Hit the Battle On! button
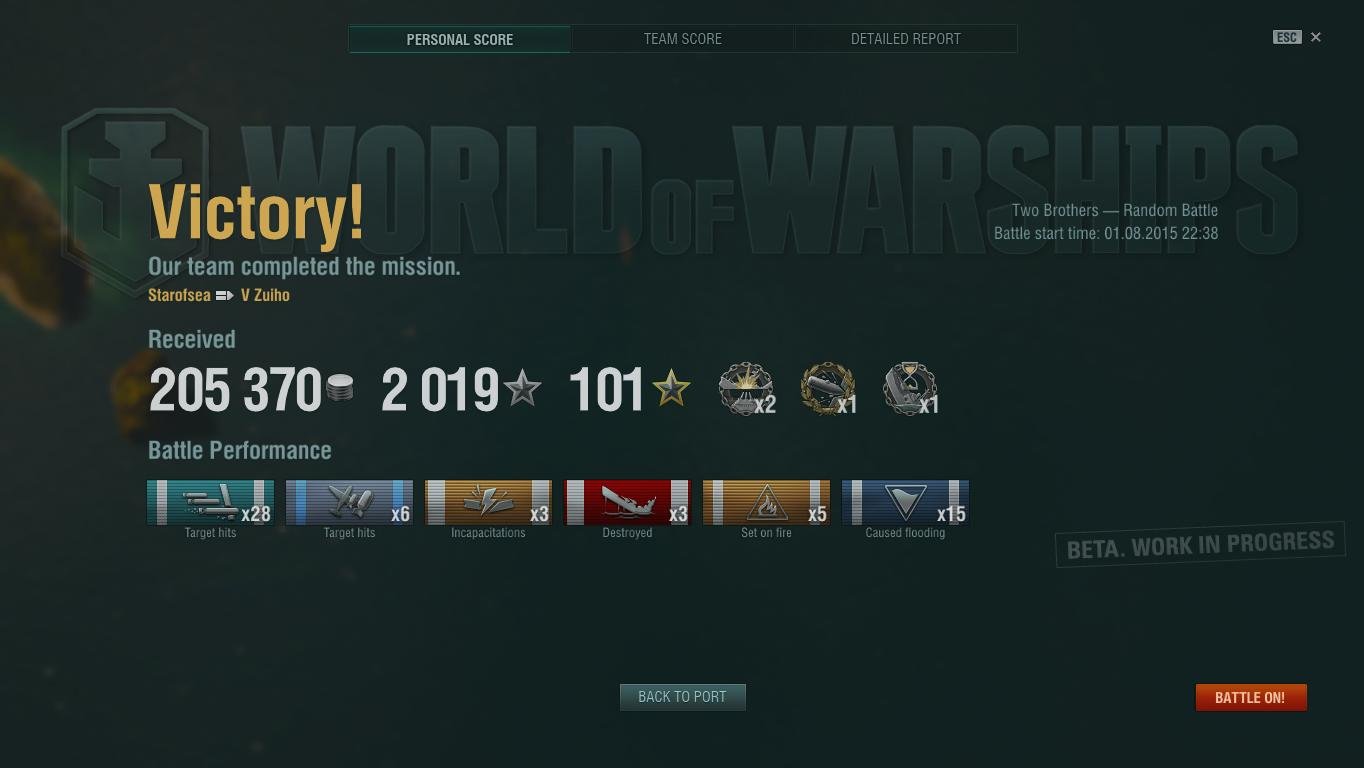The height and width of the screenshot is (768, 1364). [1250, 697]
